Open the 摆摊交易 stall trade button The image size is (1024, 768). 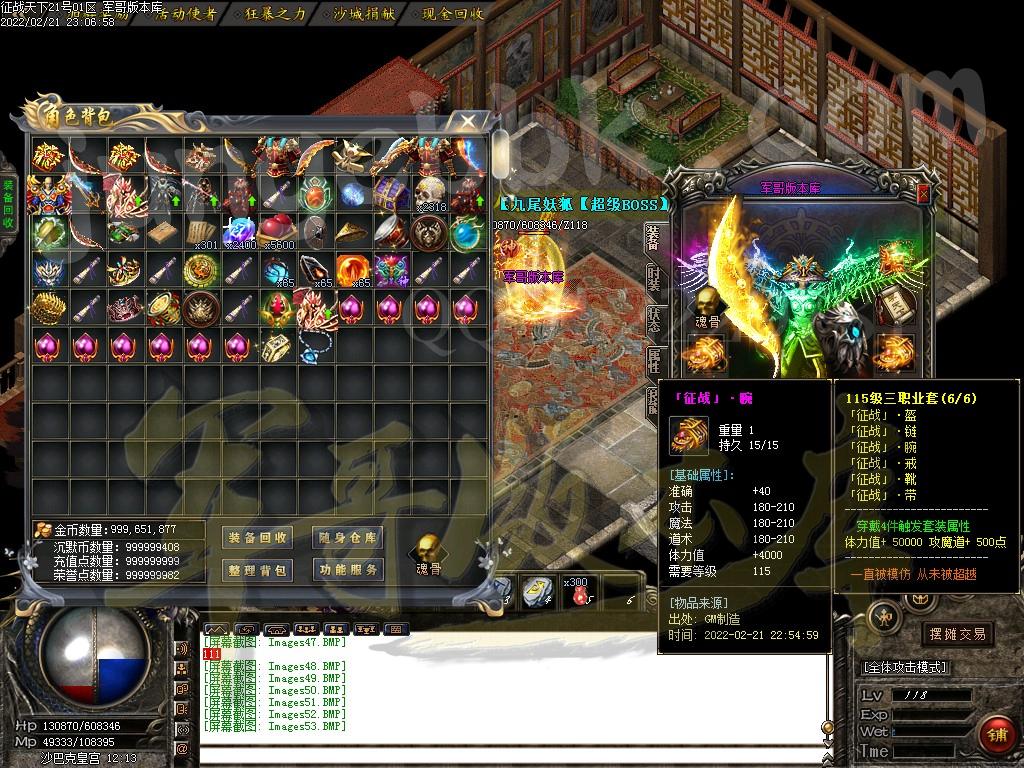(957, 634)
